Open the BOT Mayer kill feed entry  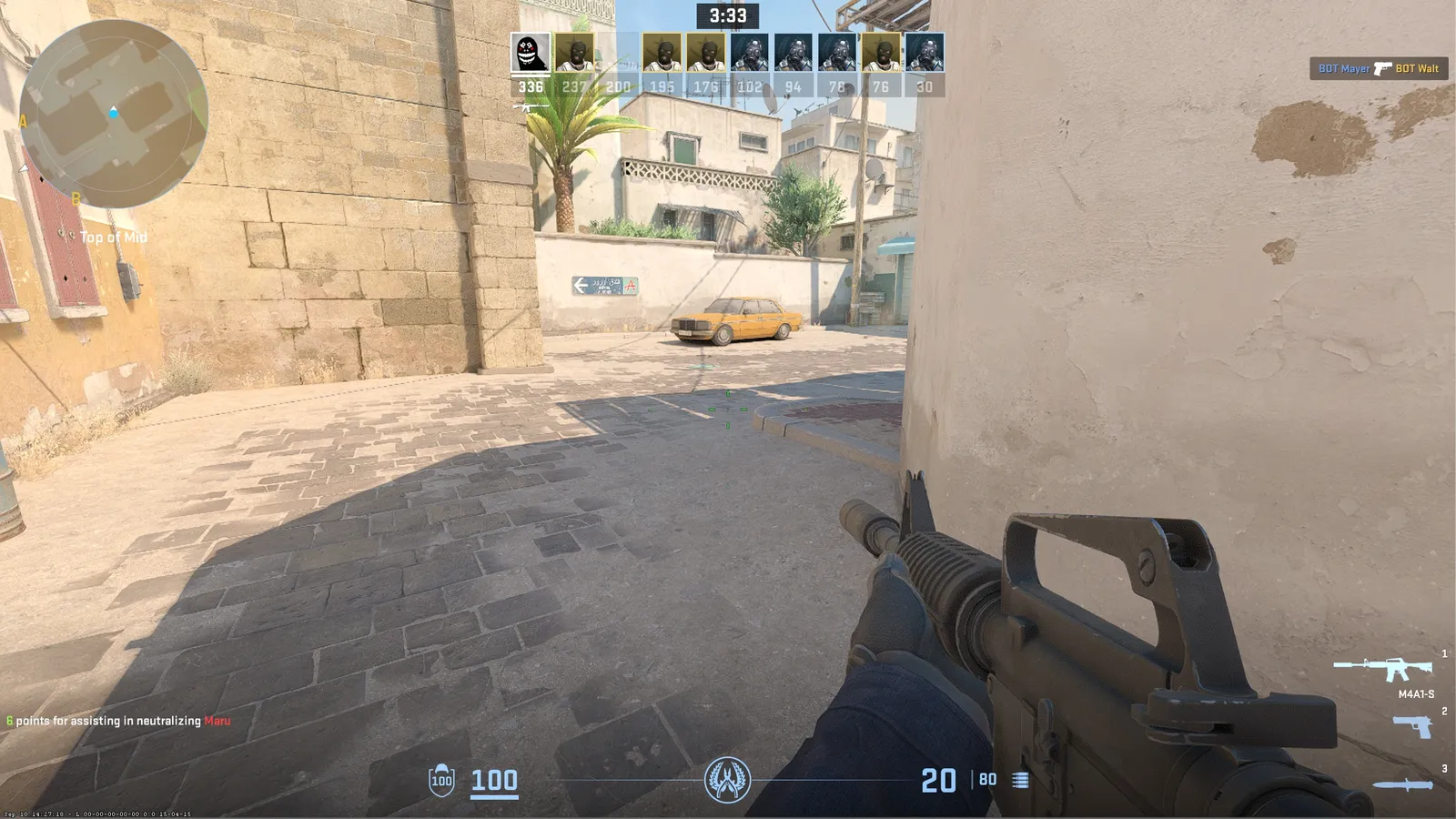1379,68
